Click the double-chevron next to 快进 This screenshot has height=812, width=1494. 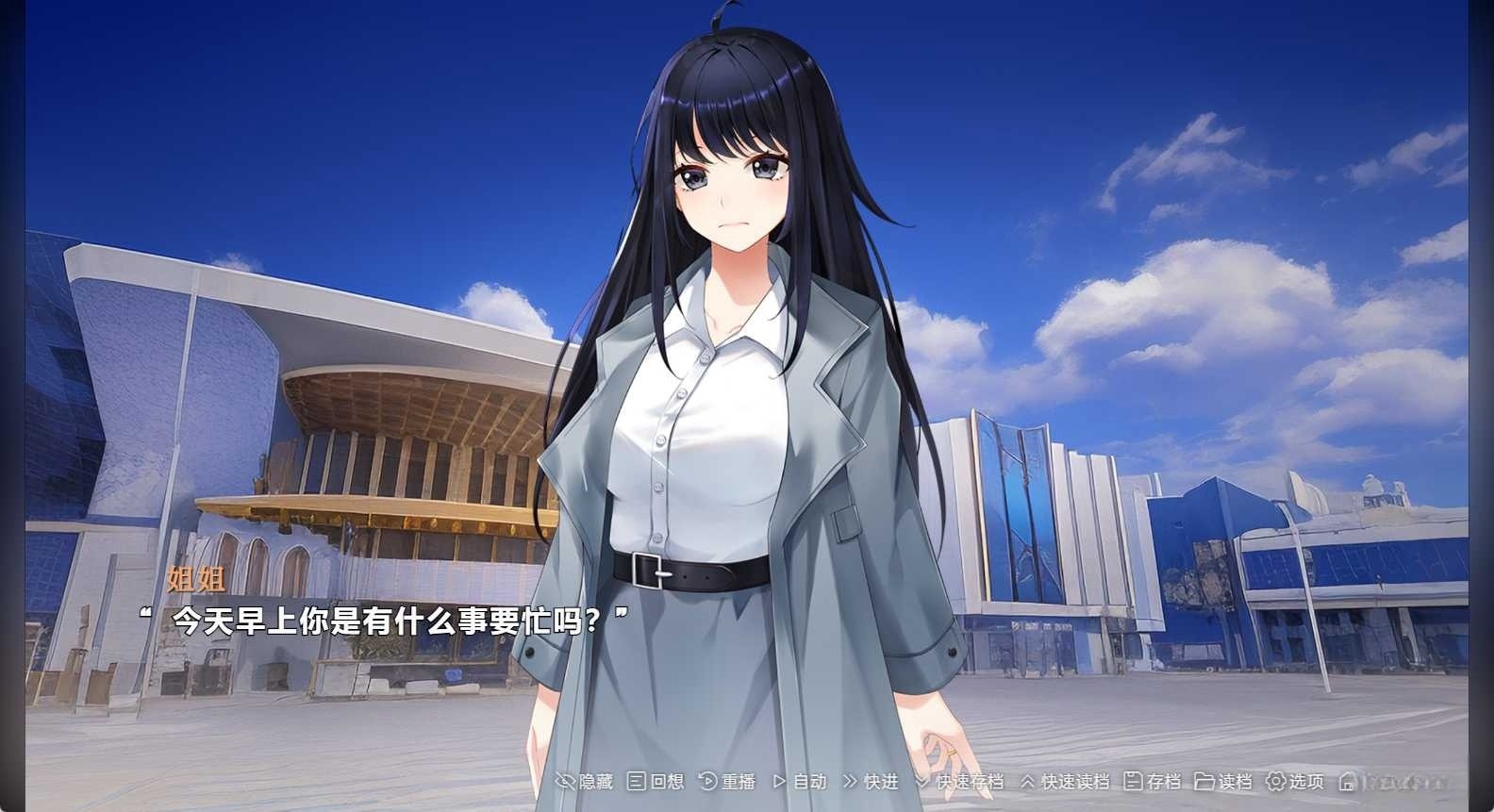pyautogui.click(x=849, y=782)
